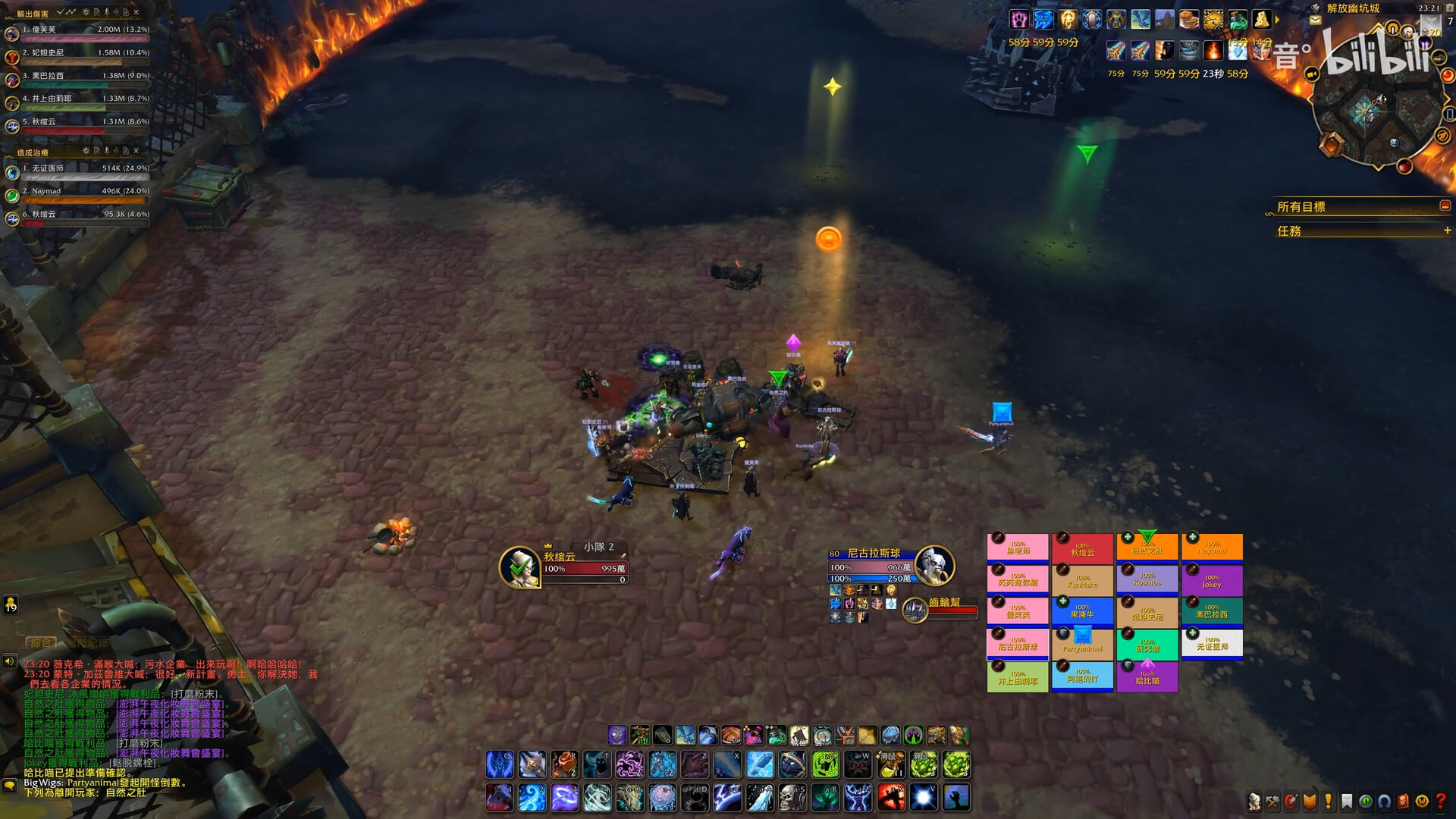Expand the 任務 quest section
Image resolution: width=1456 pixels, height=819 pixels.
1446,231
